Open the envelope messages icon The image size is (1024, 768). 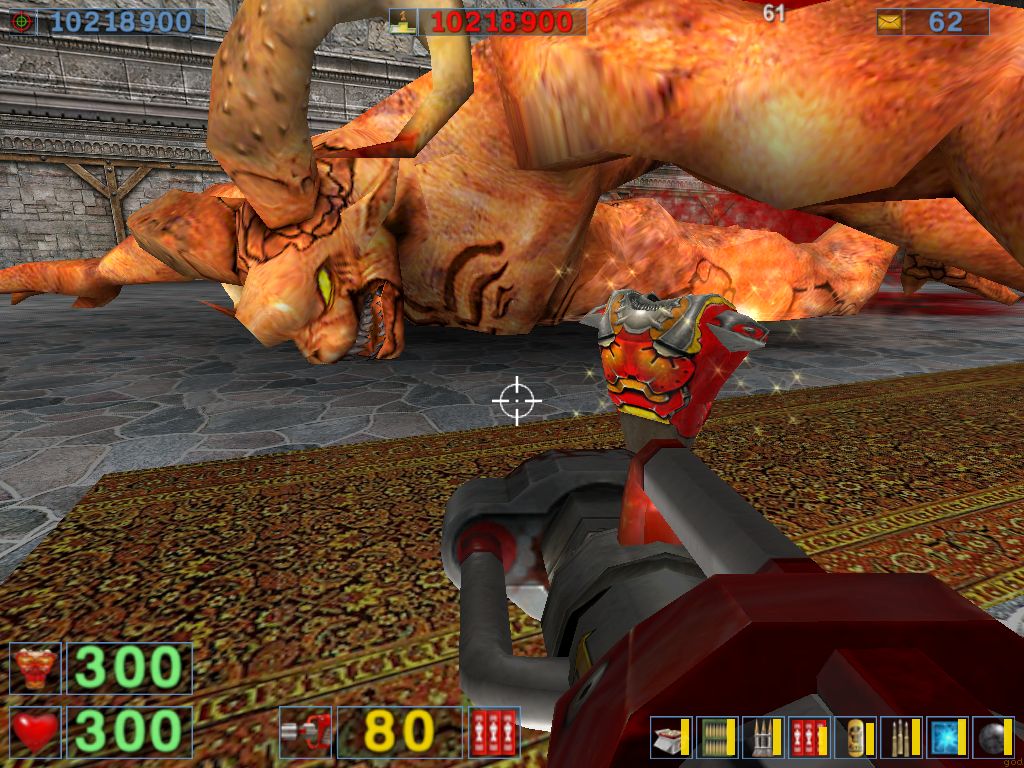click(x=889, y=22)
